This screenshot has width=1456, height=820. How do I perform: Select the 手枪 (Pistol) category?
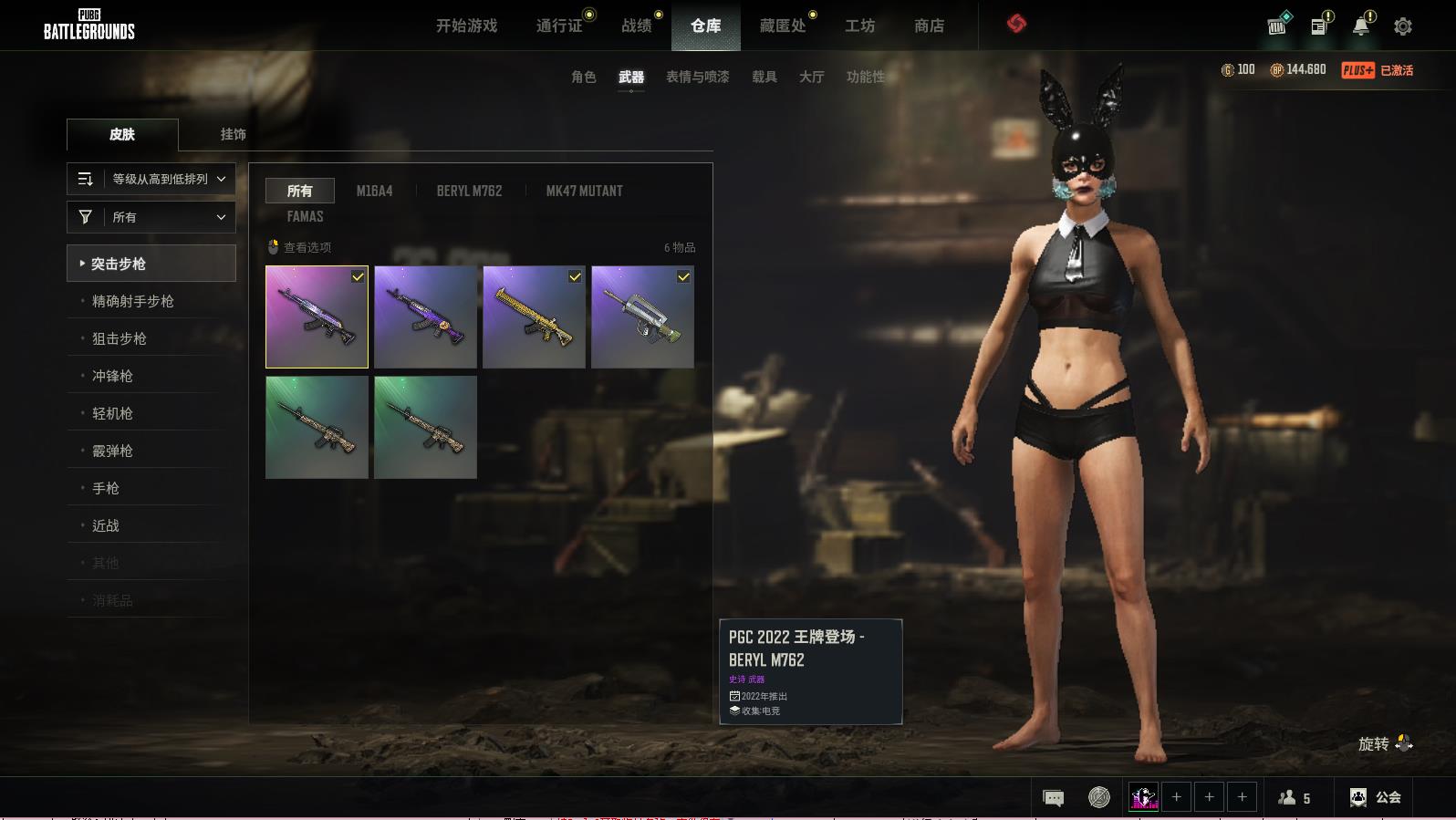coord(106,488)
